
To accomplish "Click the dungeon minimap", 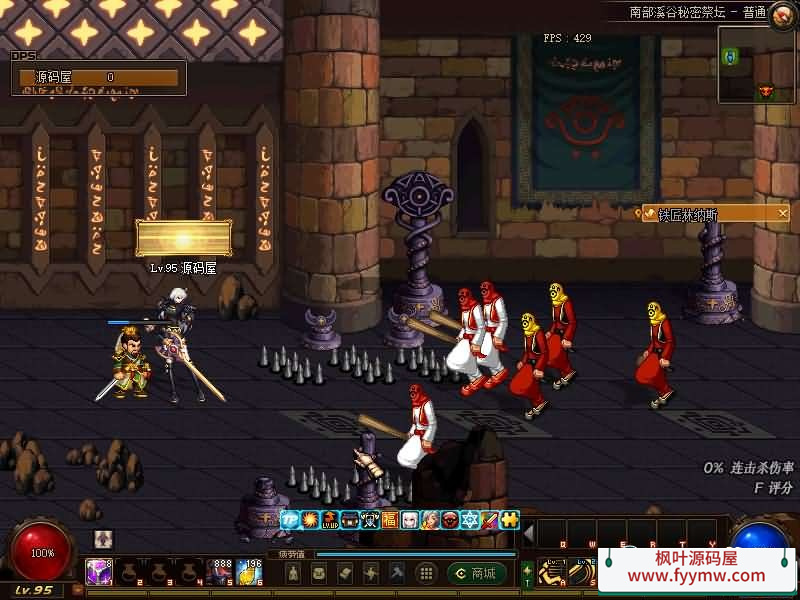I will (x=756, y=66).
